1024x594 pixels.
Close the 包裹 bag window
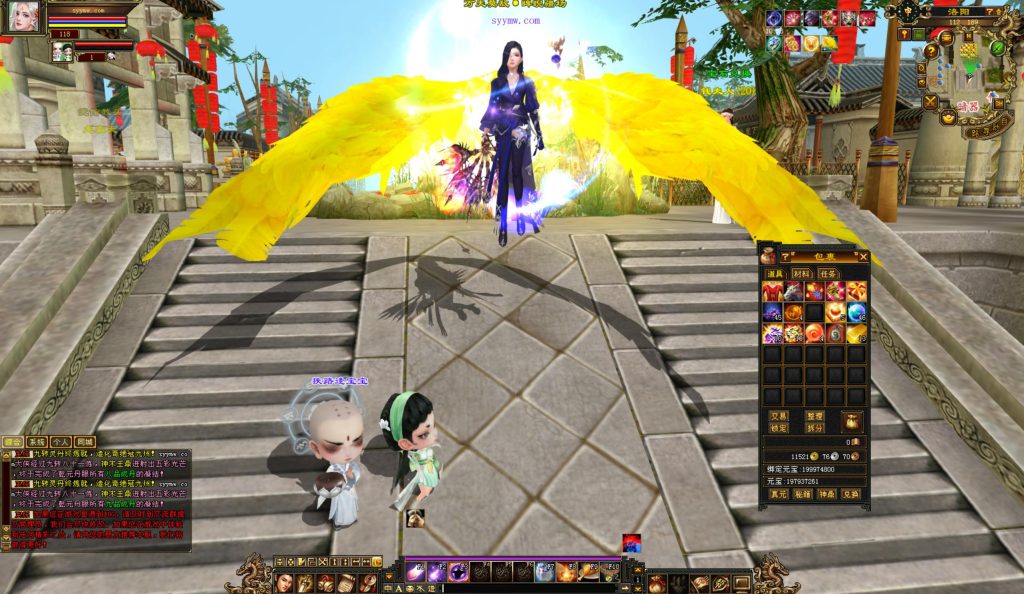point(864,256)
